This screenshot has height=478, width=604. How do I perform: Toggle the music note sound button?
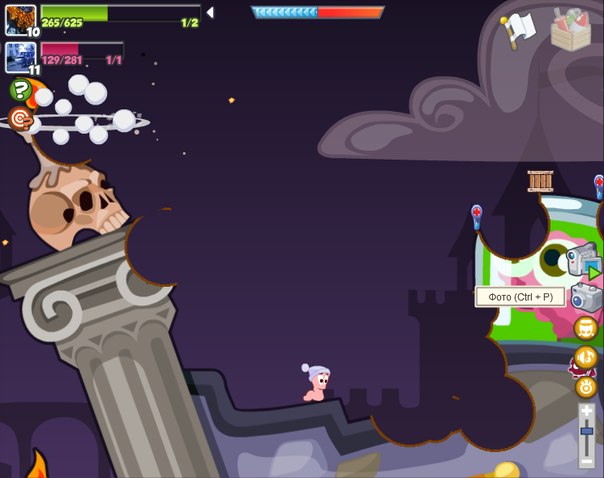pyautogui.click(x=585, y=357)
